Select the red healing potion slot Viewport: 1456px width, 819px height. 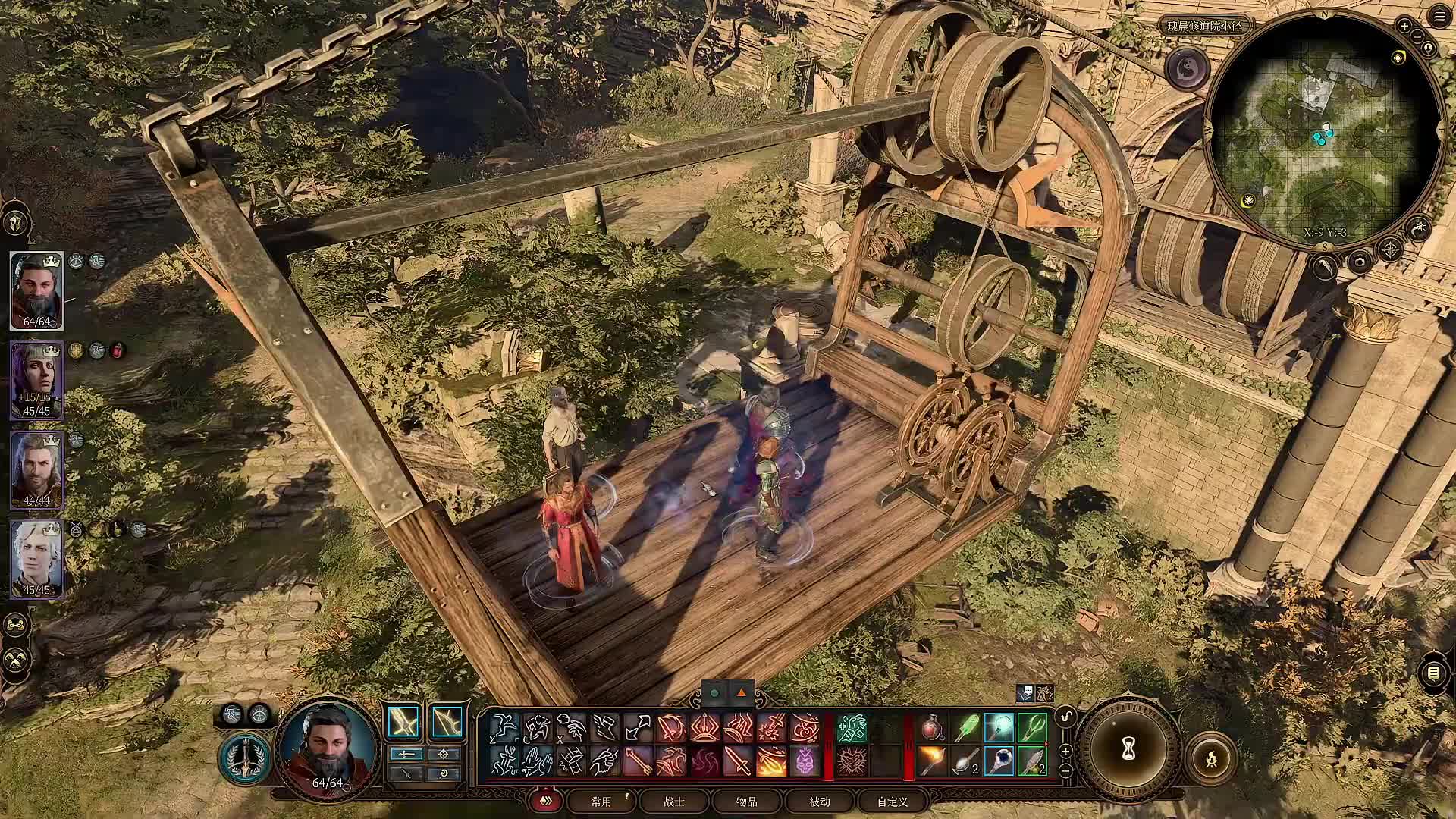pyautogui.click(x=932, y=728)
